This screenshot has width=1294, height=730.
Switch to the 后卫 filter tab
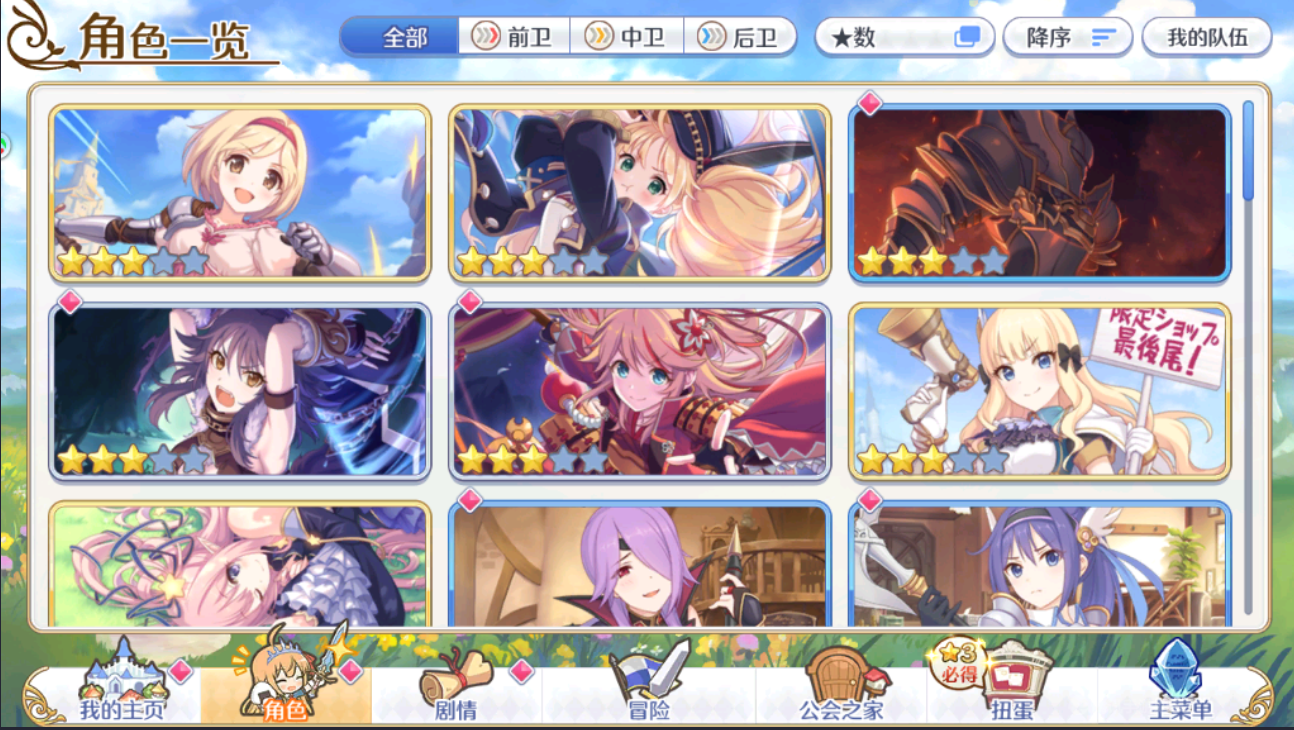click(x=741, y=37)
